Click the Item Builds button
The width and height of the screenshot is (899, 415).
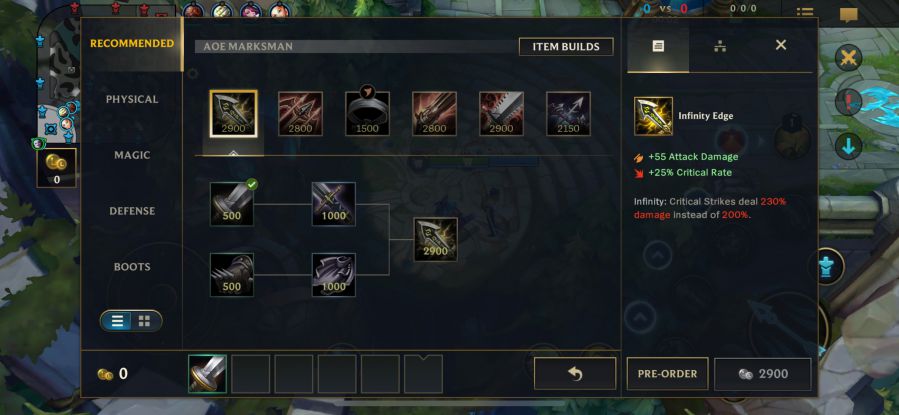[x=566, y=47]
